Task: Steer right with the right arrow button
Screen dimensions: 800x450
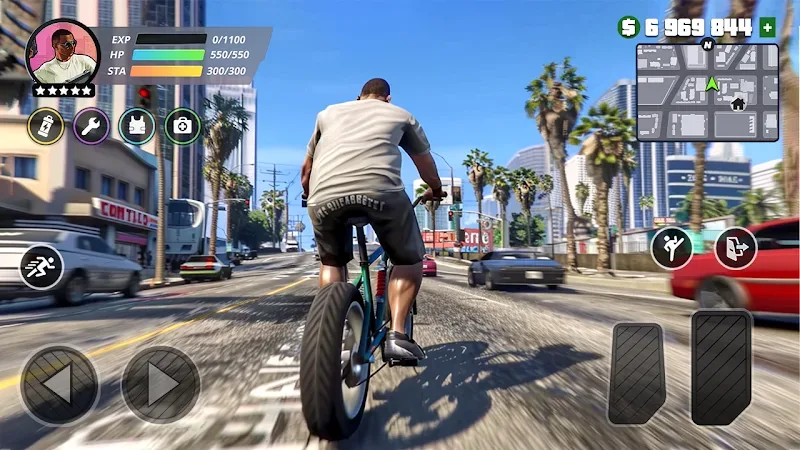Action: (160, 385)
